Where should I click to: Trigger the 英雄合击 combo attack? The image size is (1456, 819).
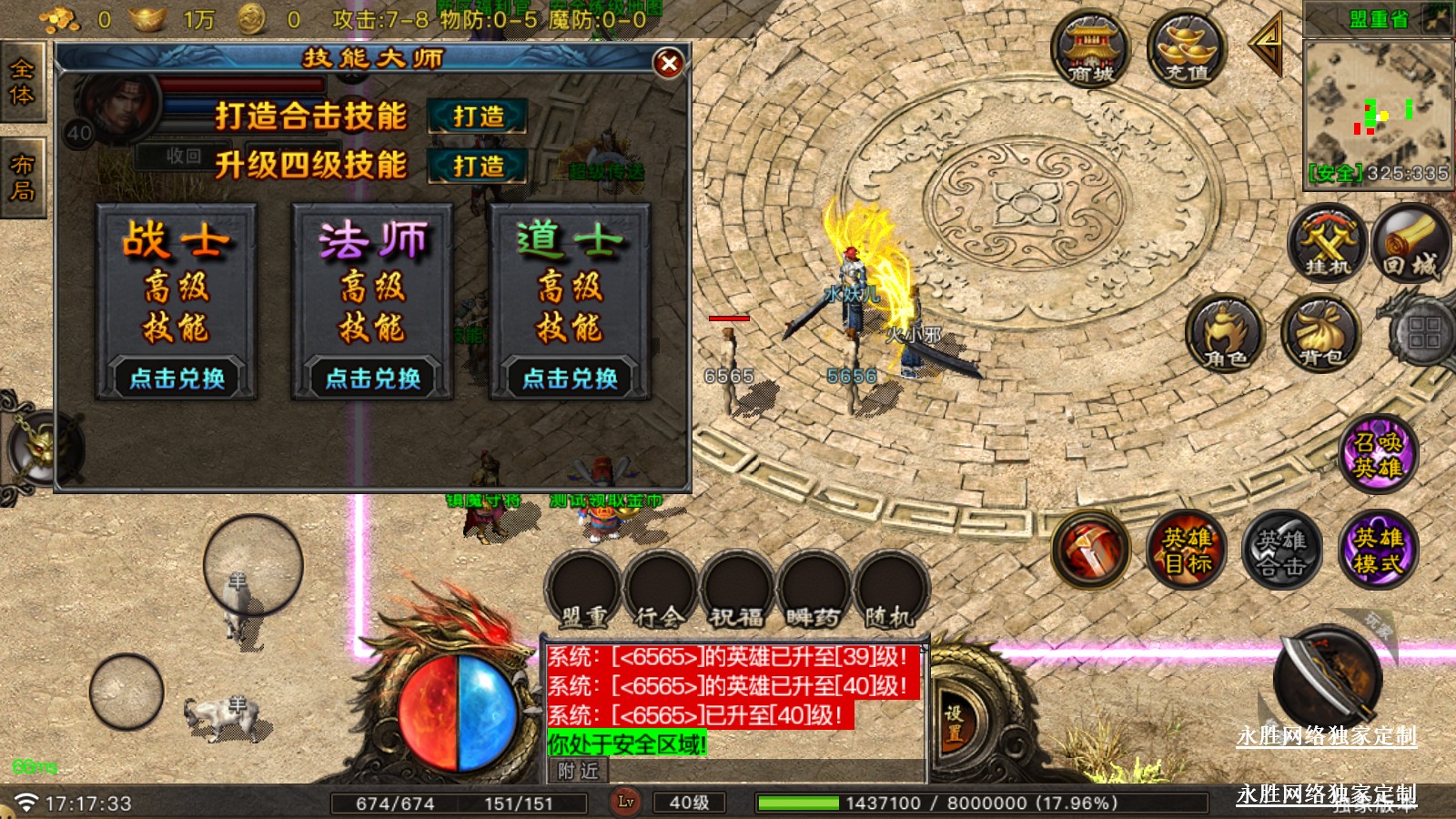(x=1281, y=550)
